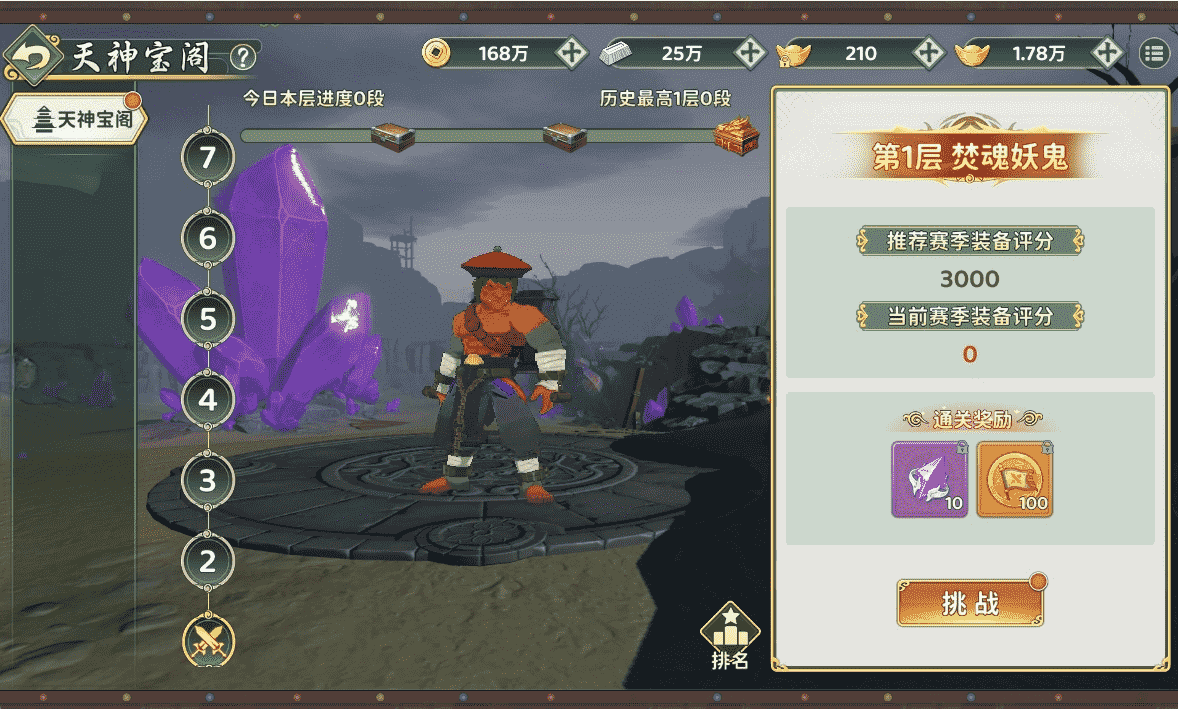1178x709 pixels.
Task: Select floor 6 node
Action: pyautogui.click(x=208, y=239)
